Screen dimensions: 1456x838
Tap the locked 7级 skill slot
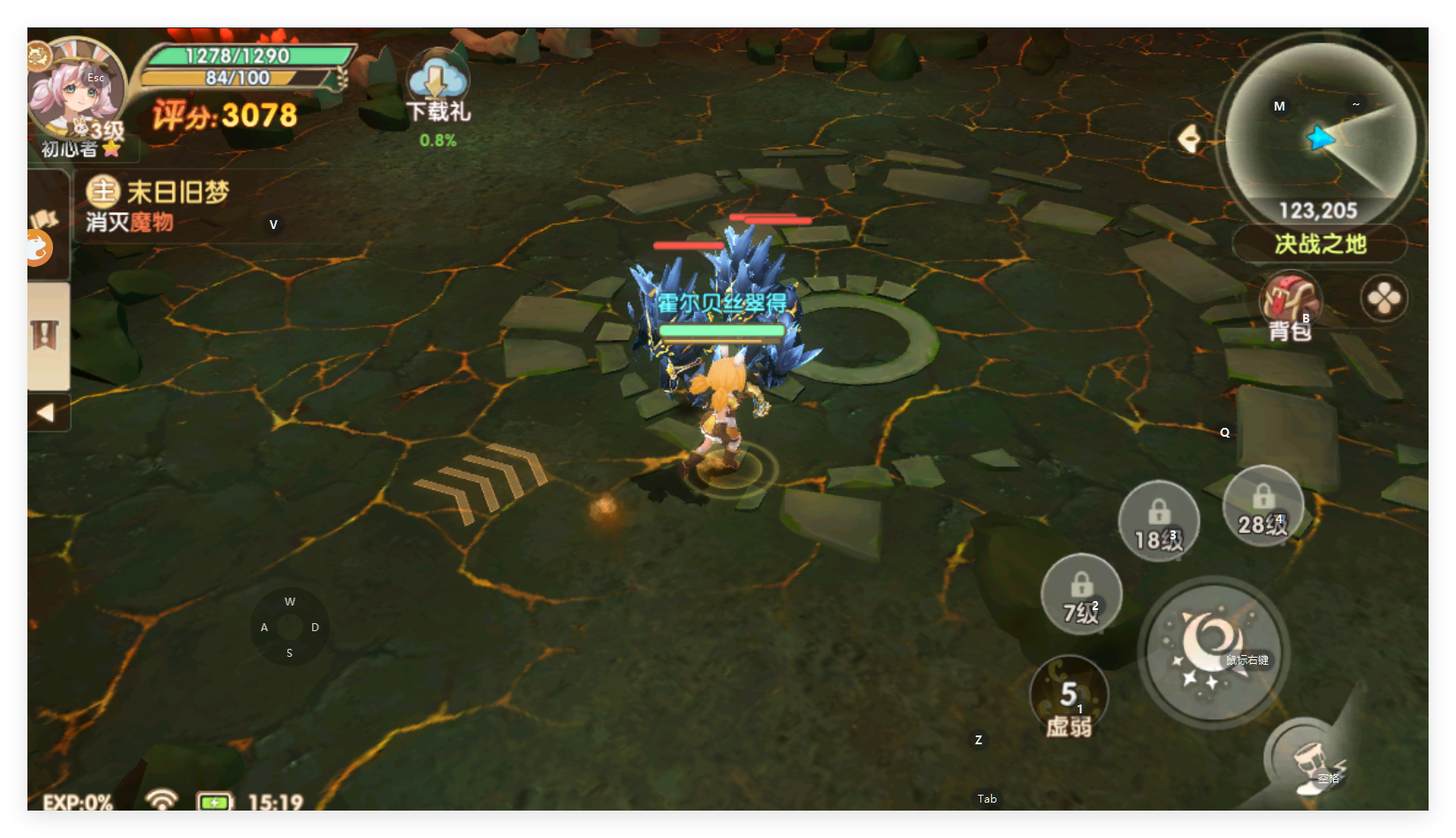pos(1080,595)
